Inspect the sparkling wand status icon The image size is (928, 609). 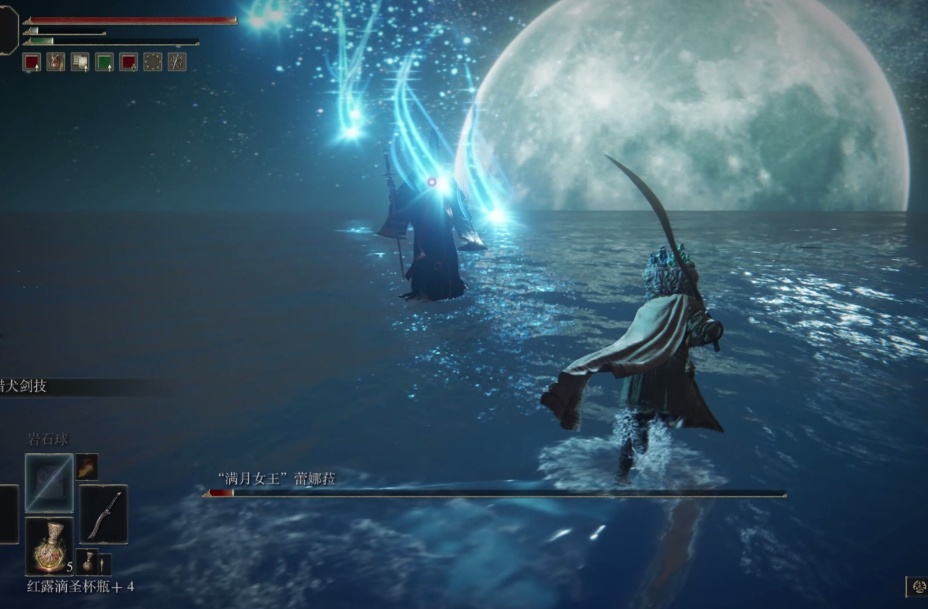point(177,62)
